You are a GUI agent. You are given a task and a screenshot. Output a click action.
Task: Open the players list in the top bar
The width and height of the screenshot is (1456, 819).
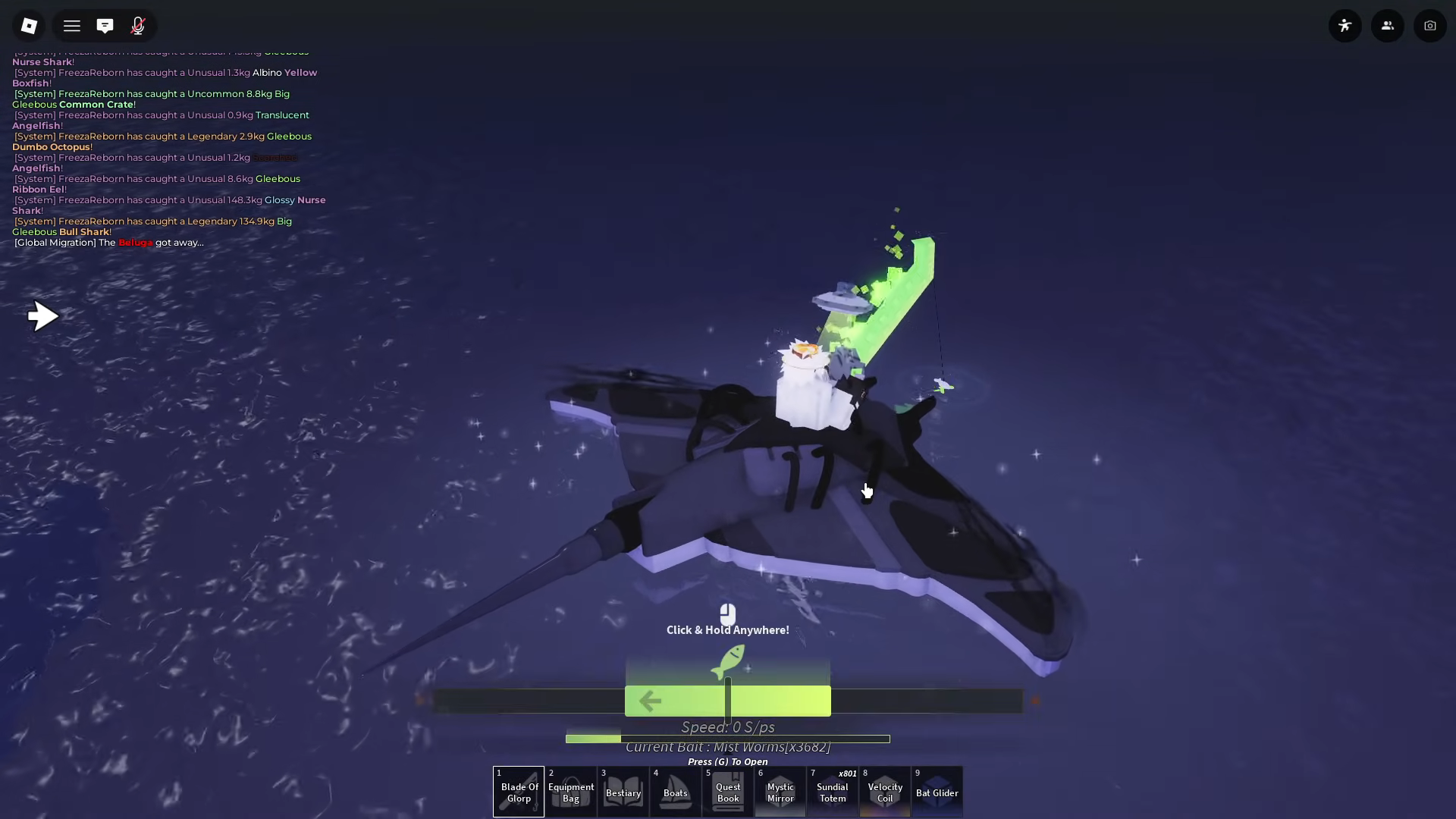tap(1388, 25)
